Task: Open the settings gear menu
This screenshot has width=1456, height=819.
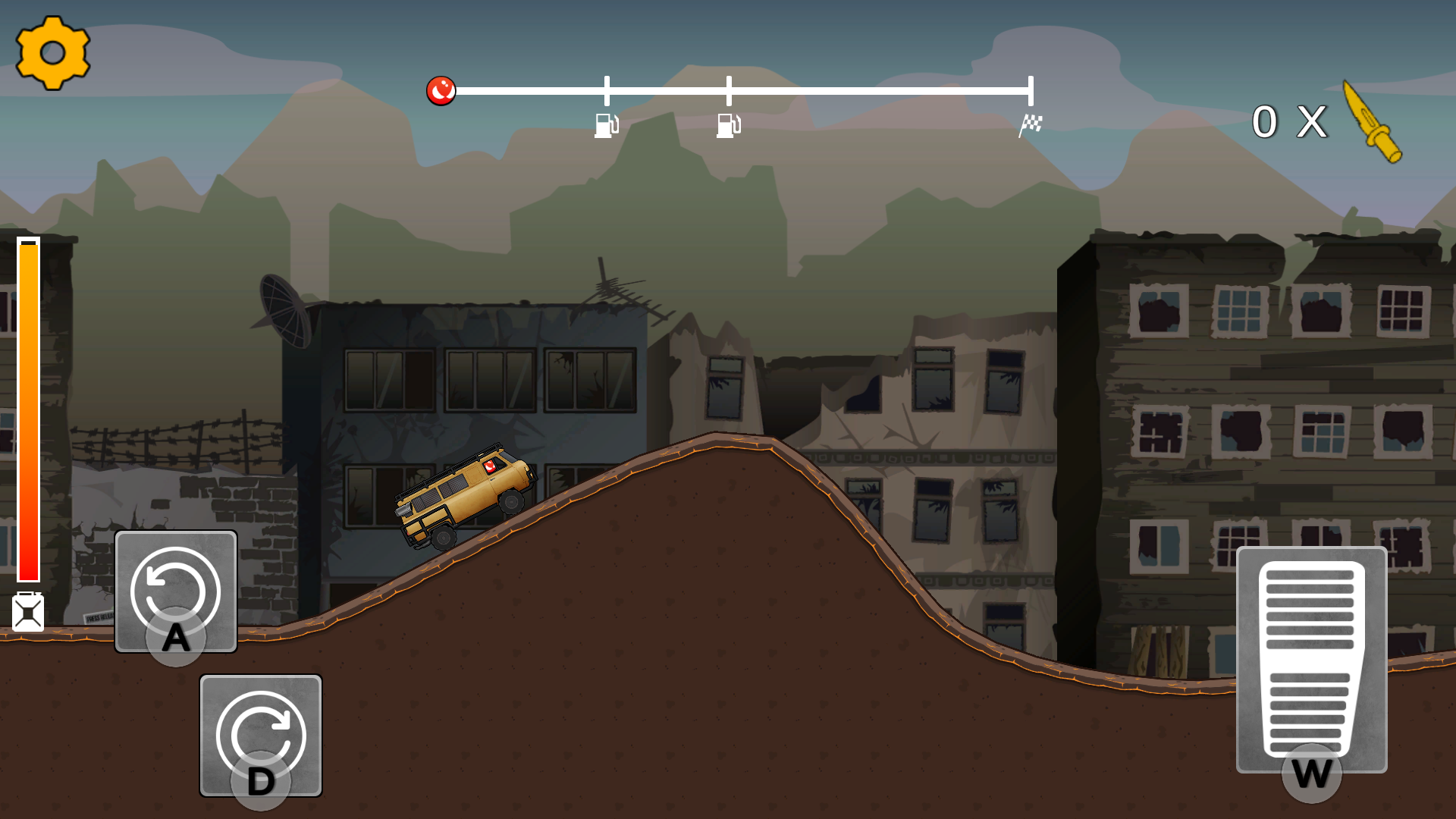Action: click(x=52, y=53)
